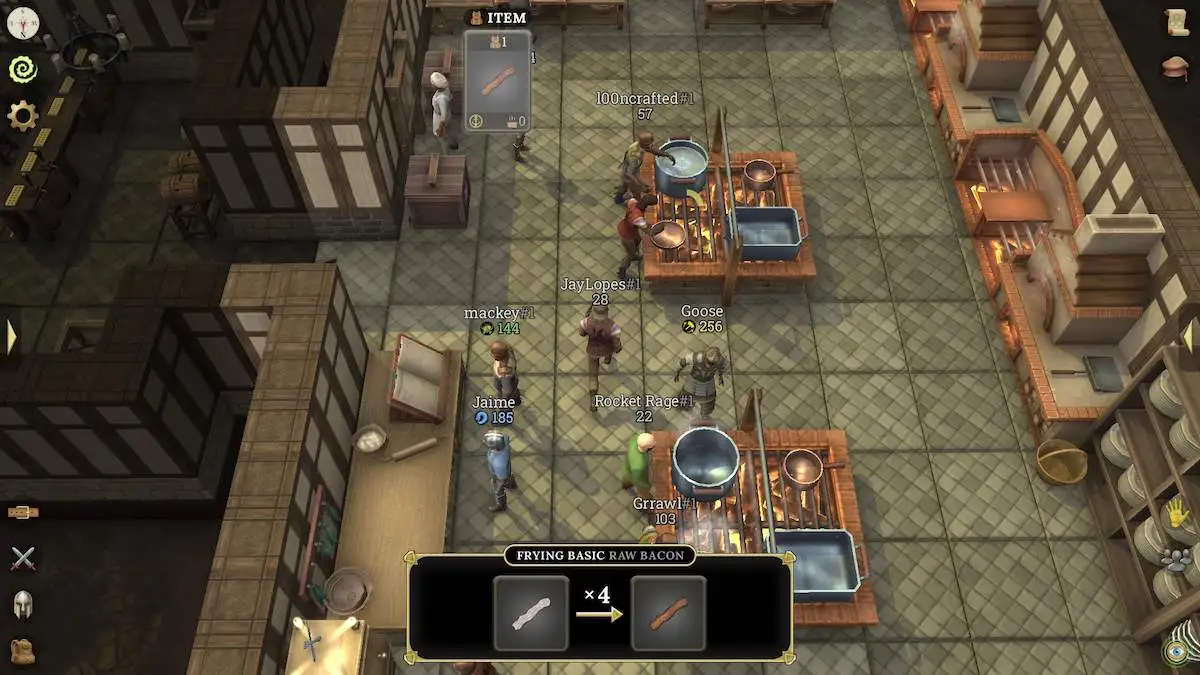This screenshot has height=675, width=1200.
Task: Click the red hat icon
Action: [1177, 68]
